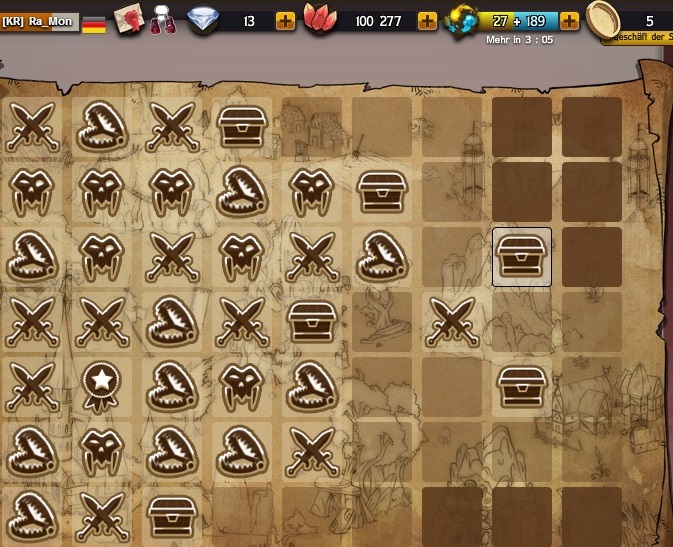Choose the highlighted treasure chest tile
The width and height of the screenshot is (673, 547).
coord(521,256)
